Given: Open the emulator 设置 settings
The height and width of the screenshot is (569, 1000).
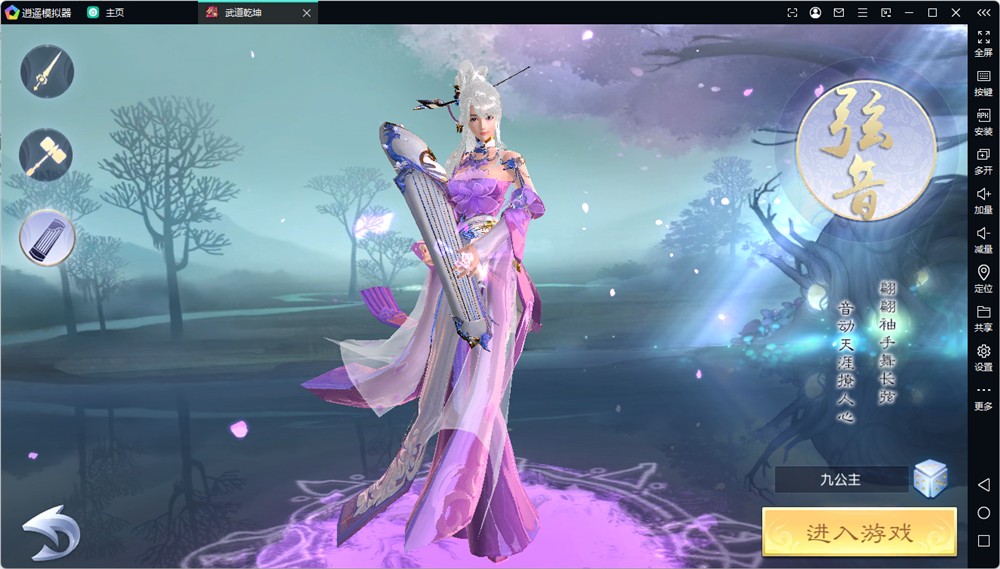Looking at the screenshot, I should [x=983, y=356].
